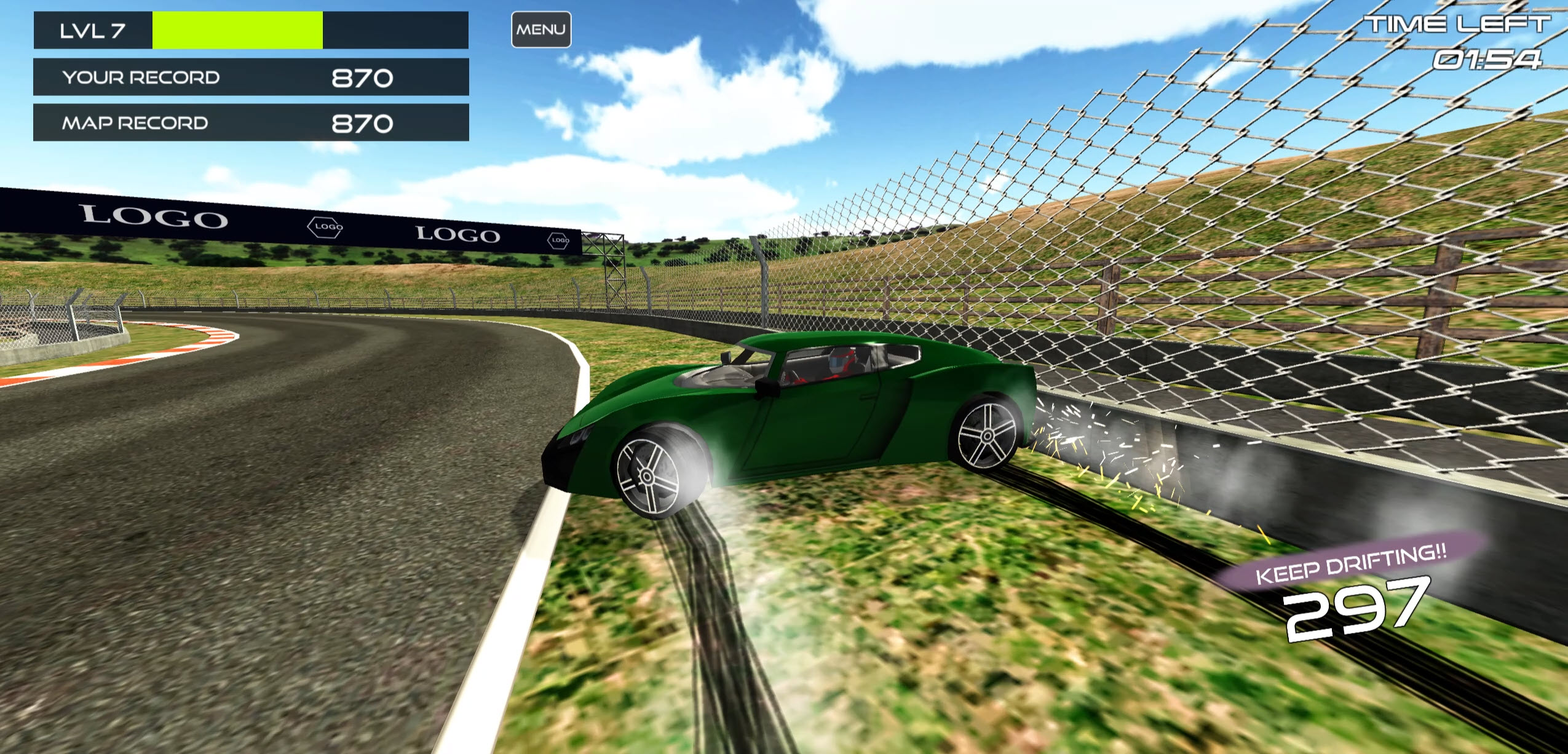Open the MENU button at top center
Image resolution: width=1568 pixels, height=754 pixels.
[540, 28]
